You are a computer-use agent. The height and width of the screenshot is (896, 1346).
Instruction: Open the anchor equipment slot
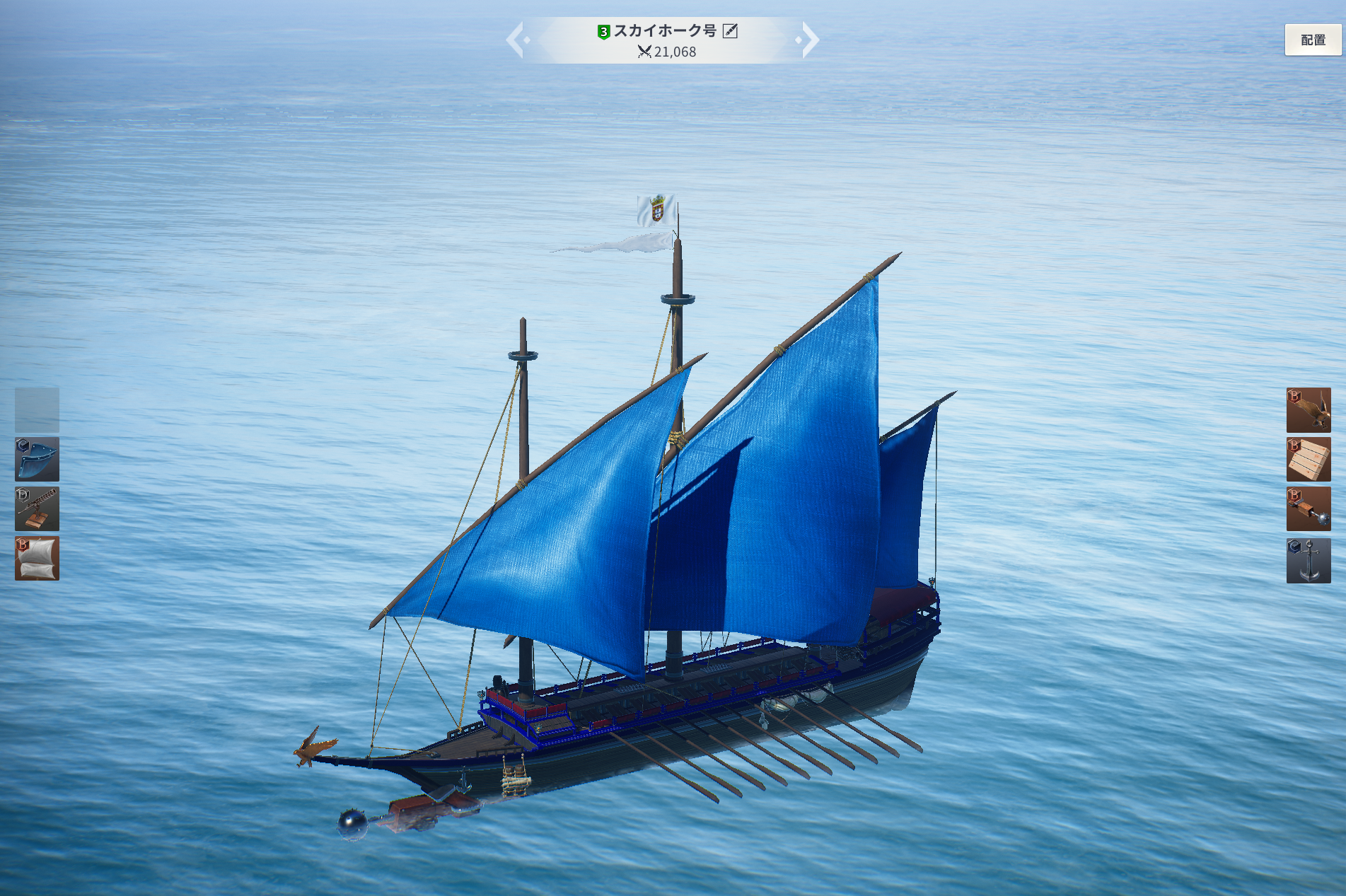[1308, 561]
